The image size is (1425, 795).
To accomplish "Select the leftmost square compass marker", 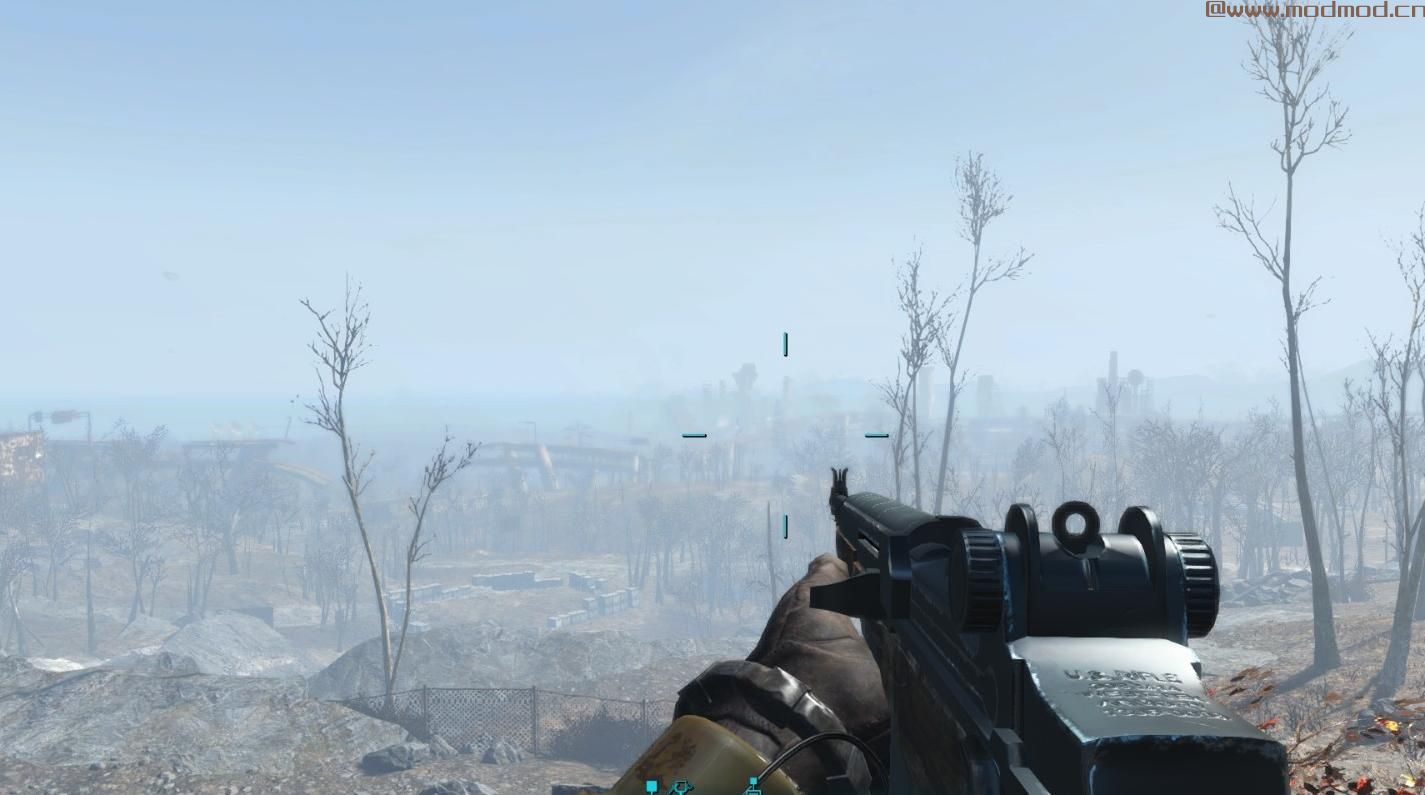I will [652, 788].
